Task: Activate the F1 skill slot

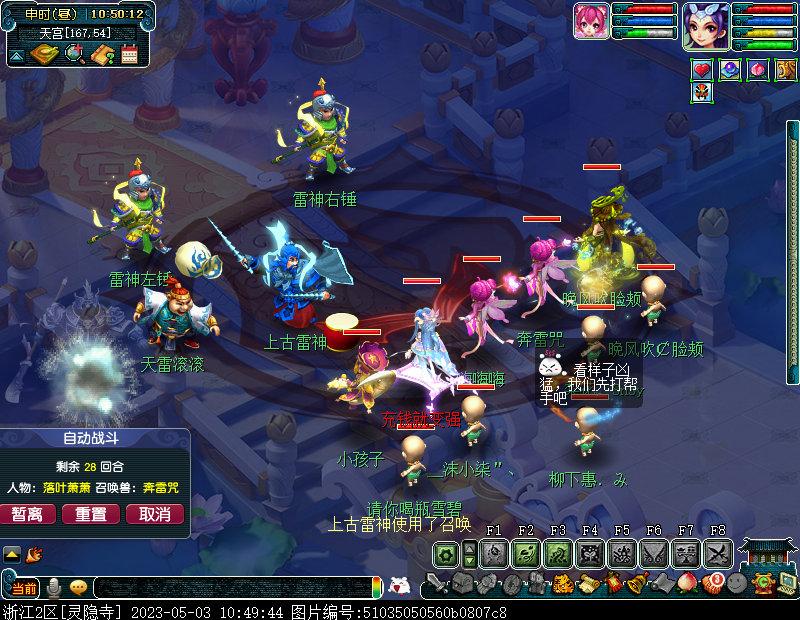Action: point(493,553)
